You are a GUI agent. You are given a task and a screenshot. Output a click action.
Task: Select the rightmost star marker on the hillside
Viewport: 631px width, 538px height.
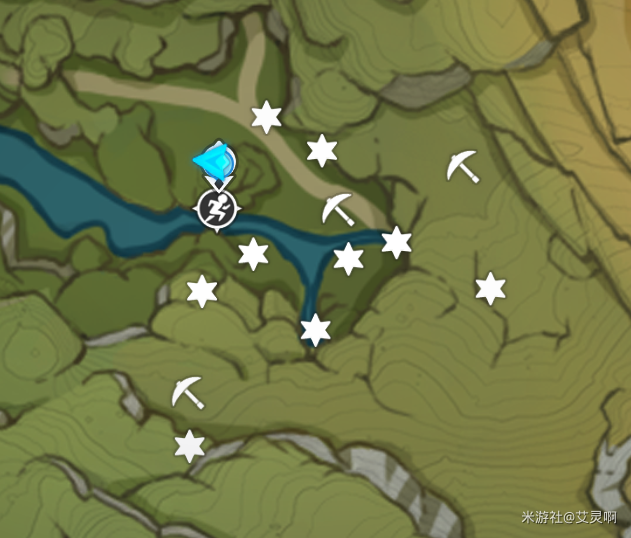(490, 289)
